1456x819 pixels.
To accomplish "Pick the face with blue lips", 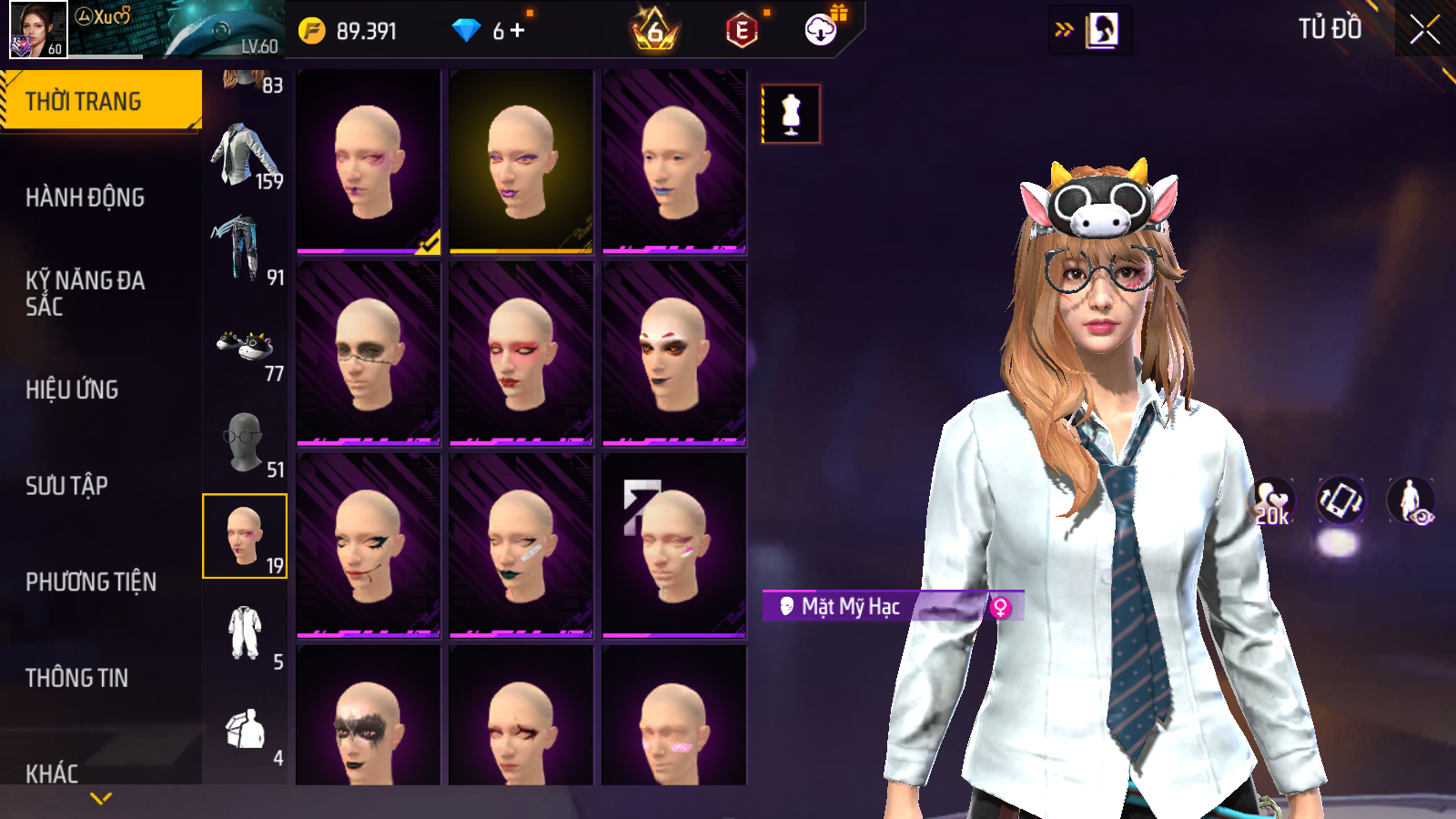I will click(x=673, y=162).
